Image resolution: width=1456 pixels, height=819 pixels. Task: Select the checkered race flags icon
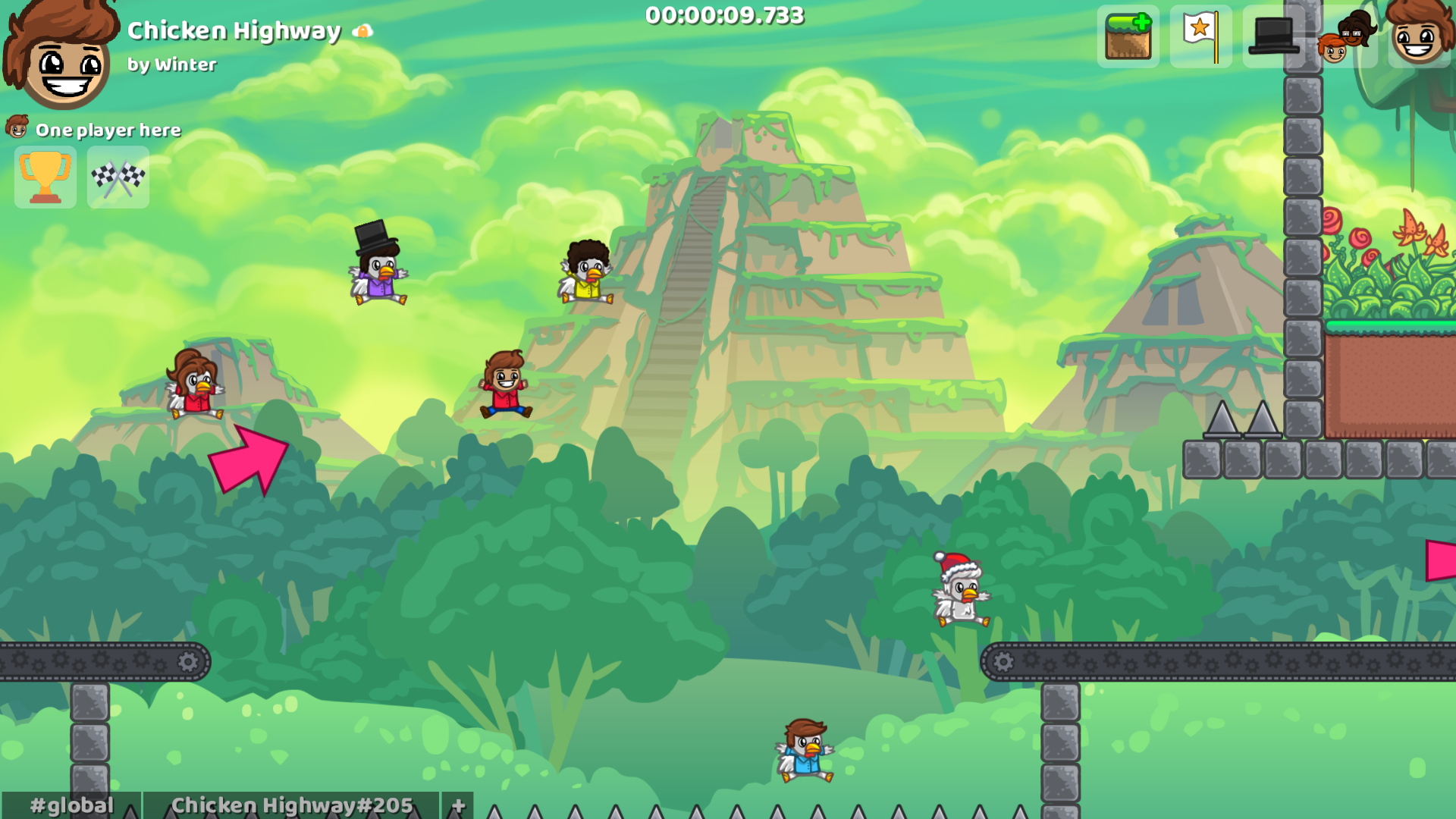118,177
